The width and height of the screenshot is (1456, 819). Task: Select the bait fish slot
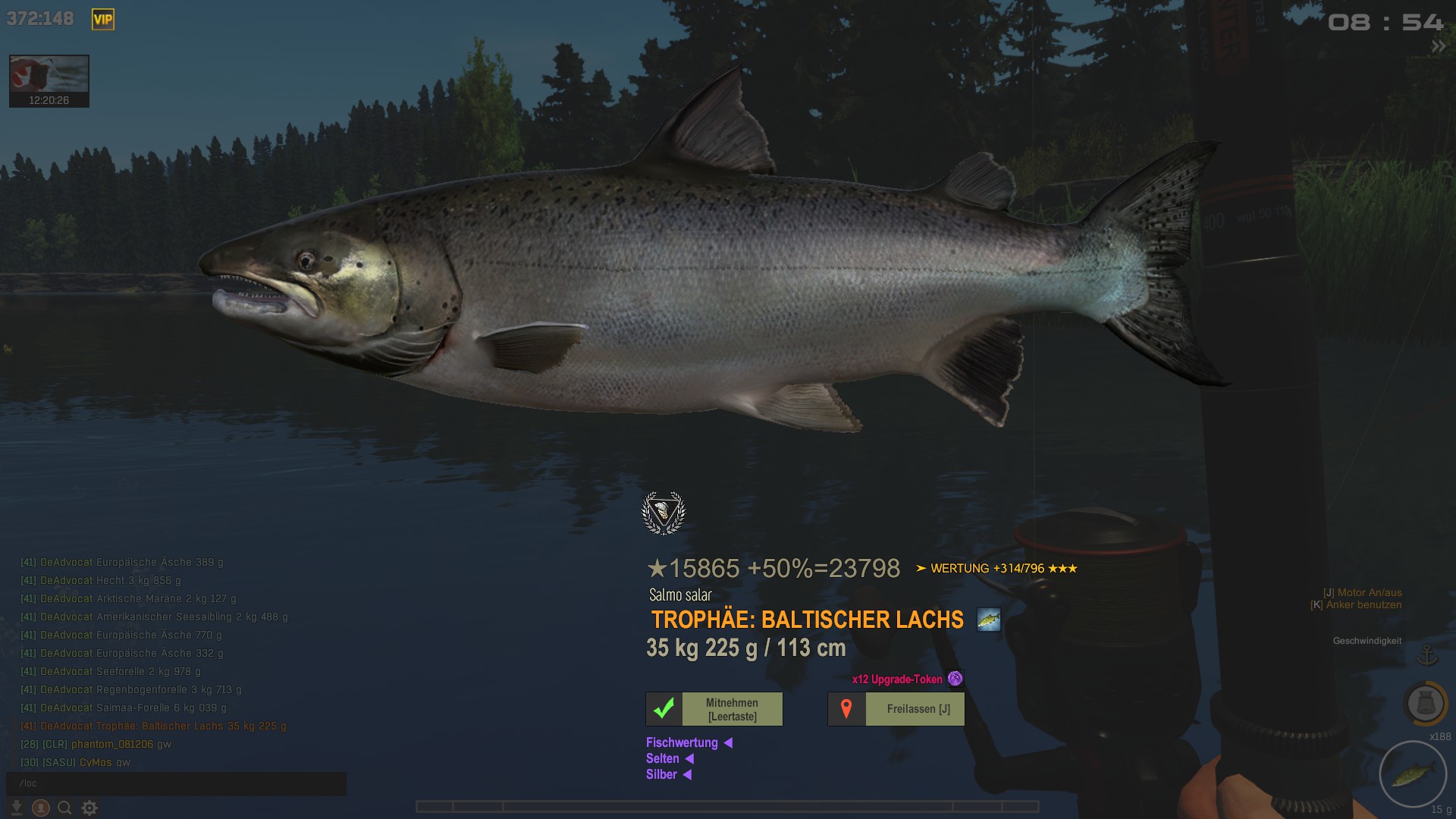1413,775
